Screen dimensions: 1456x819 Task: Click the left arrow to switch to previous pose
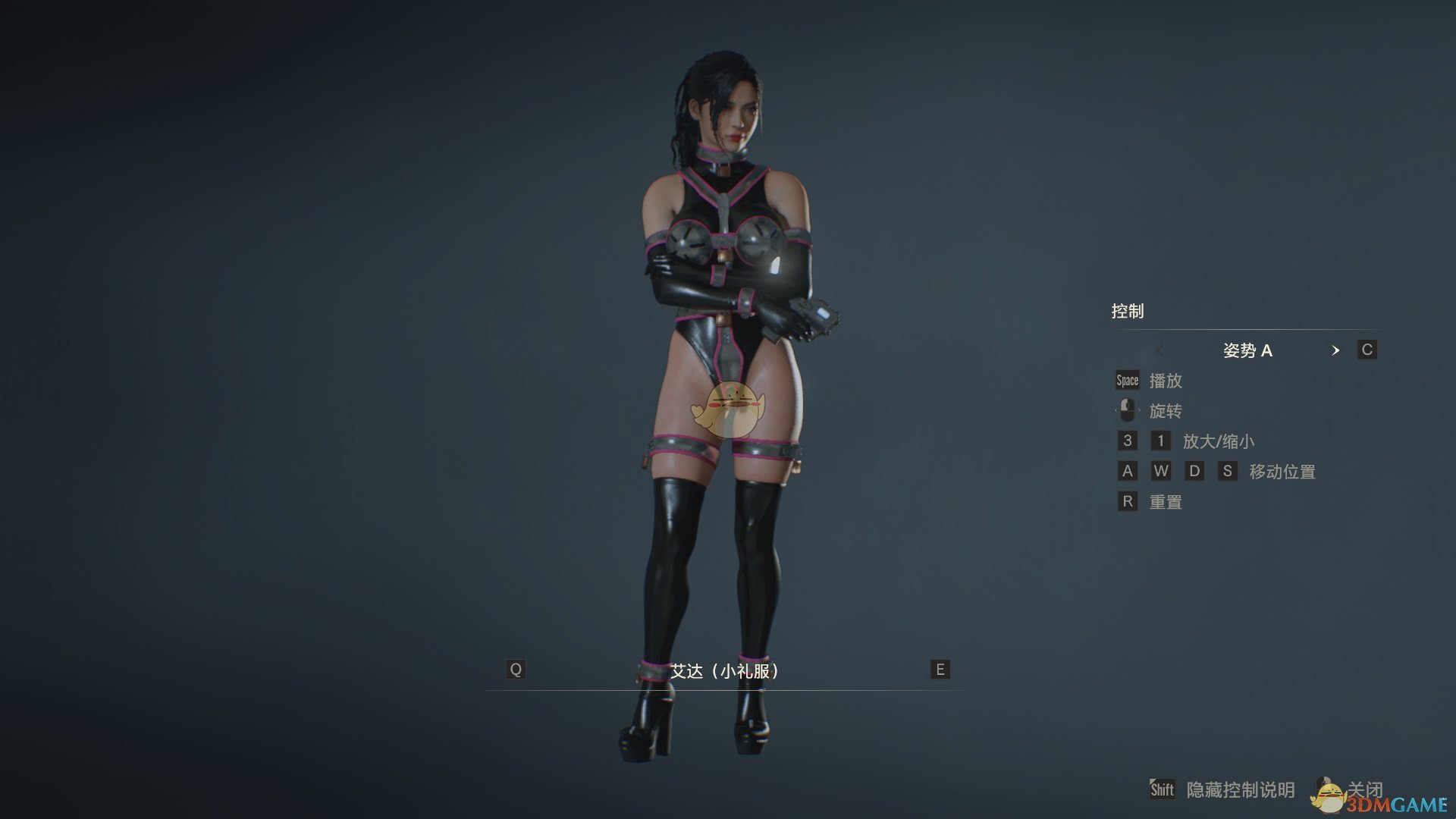1160,350
